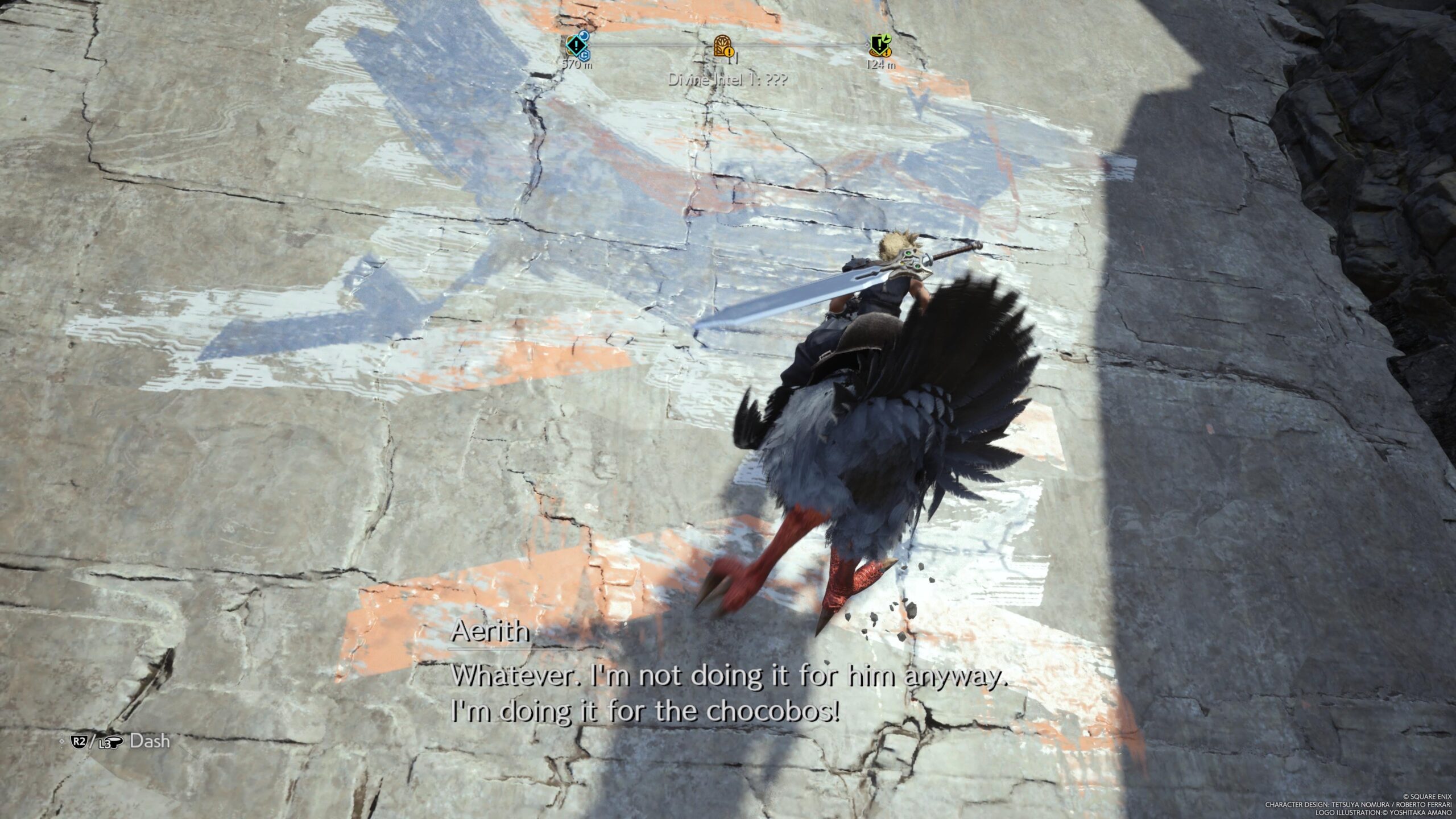The width and height of the screenshot is (1456, 819).
Task: Select the cyan diamond quest marker on compass
Action: pyautogui.click(x=576, y=44)
